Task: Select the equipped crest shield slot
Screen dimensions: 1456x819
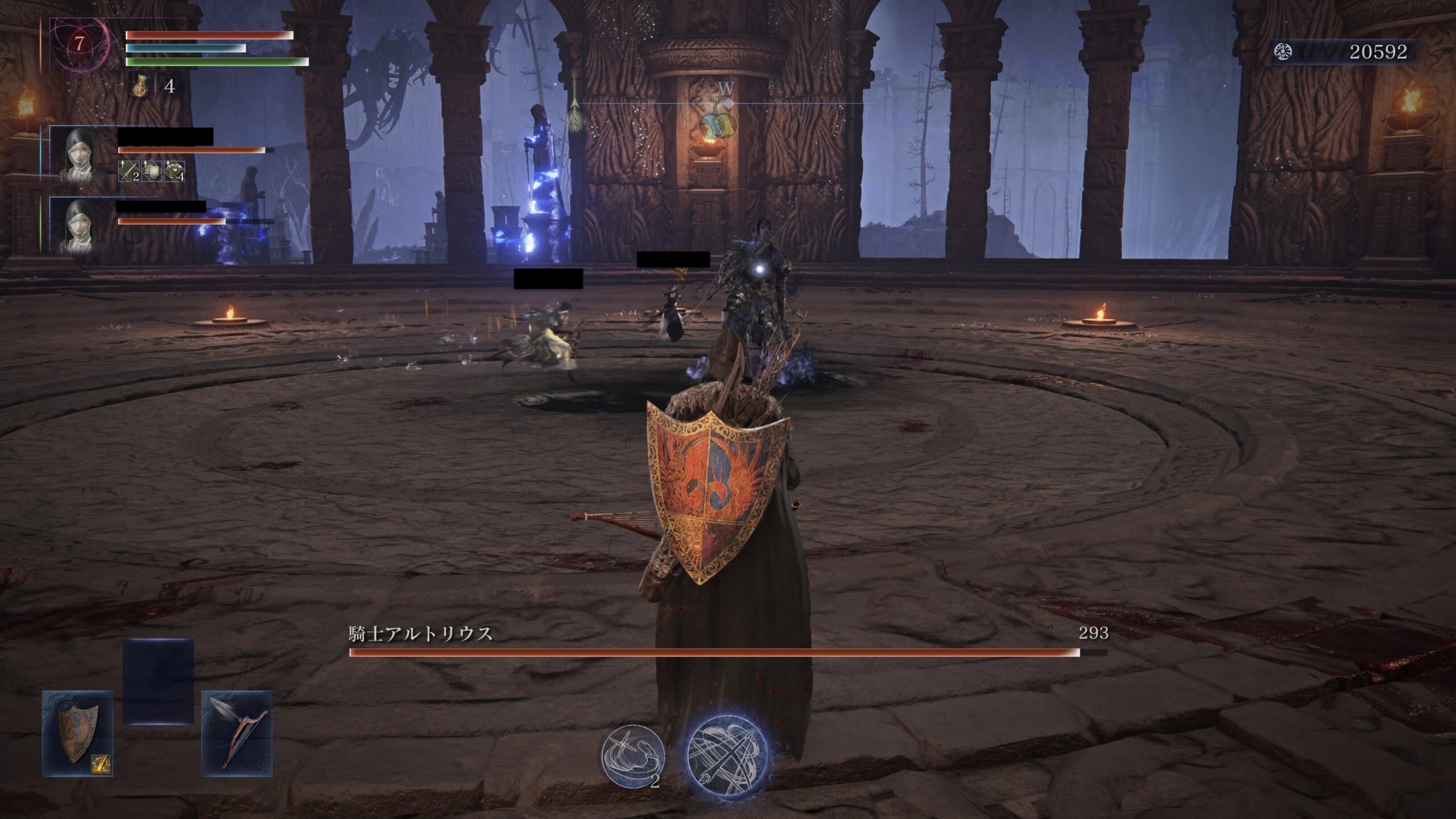Action: (x=77, y=734)
